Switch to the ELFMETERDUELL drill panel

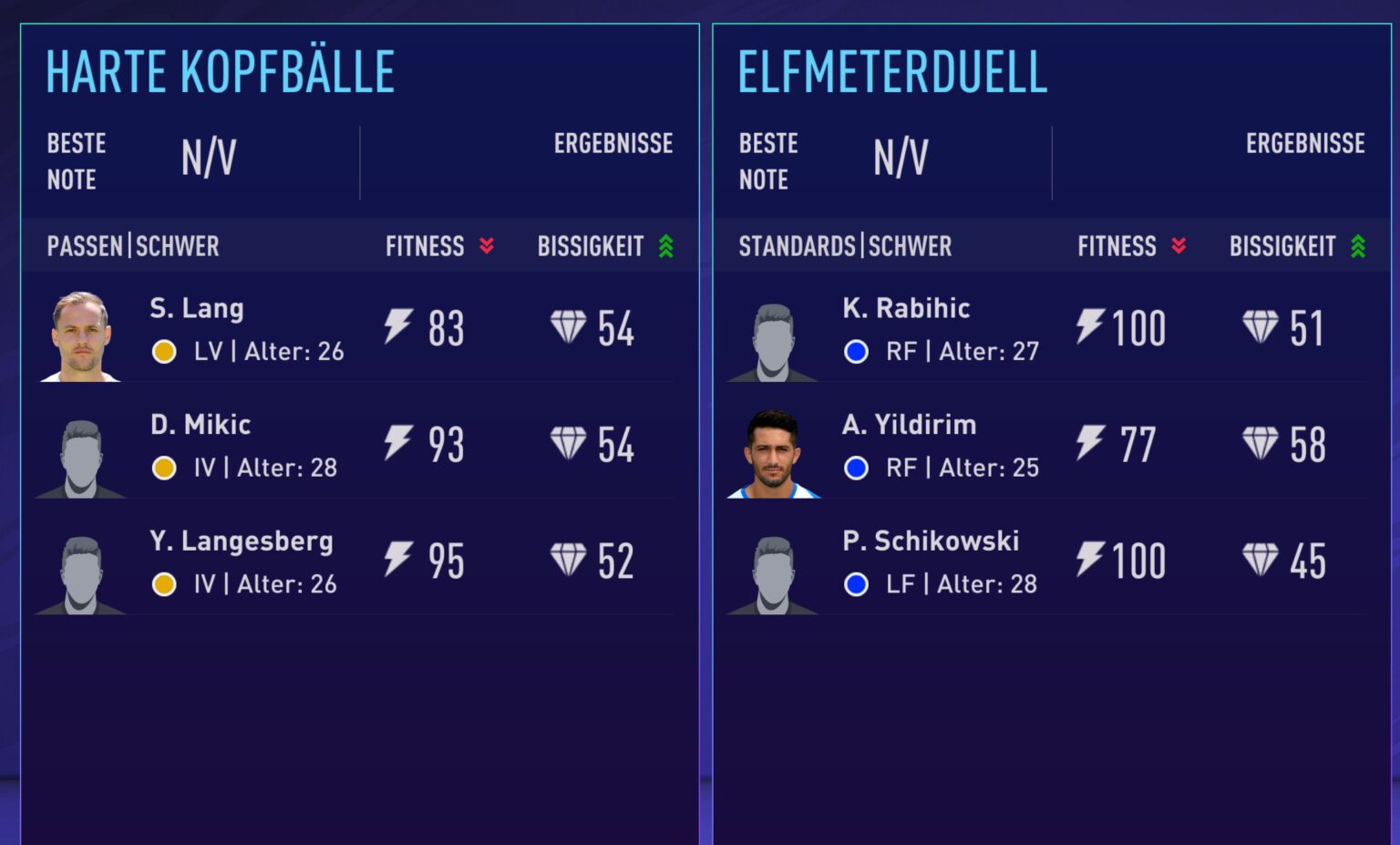(x=893, y=71)
